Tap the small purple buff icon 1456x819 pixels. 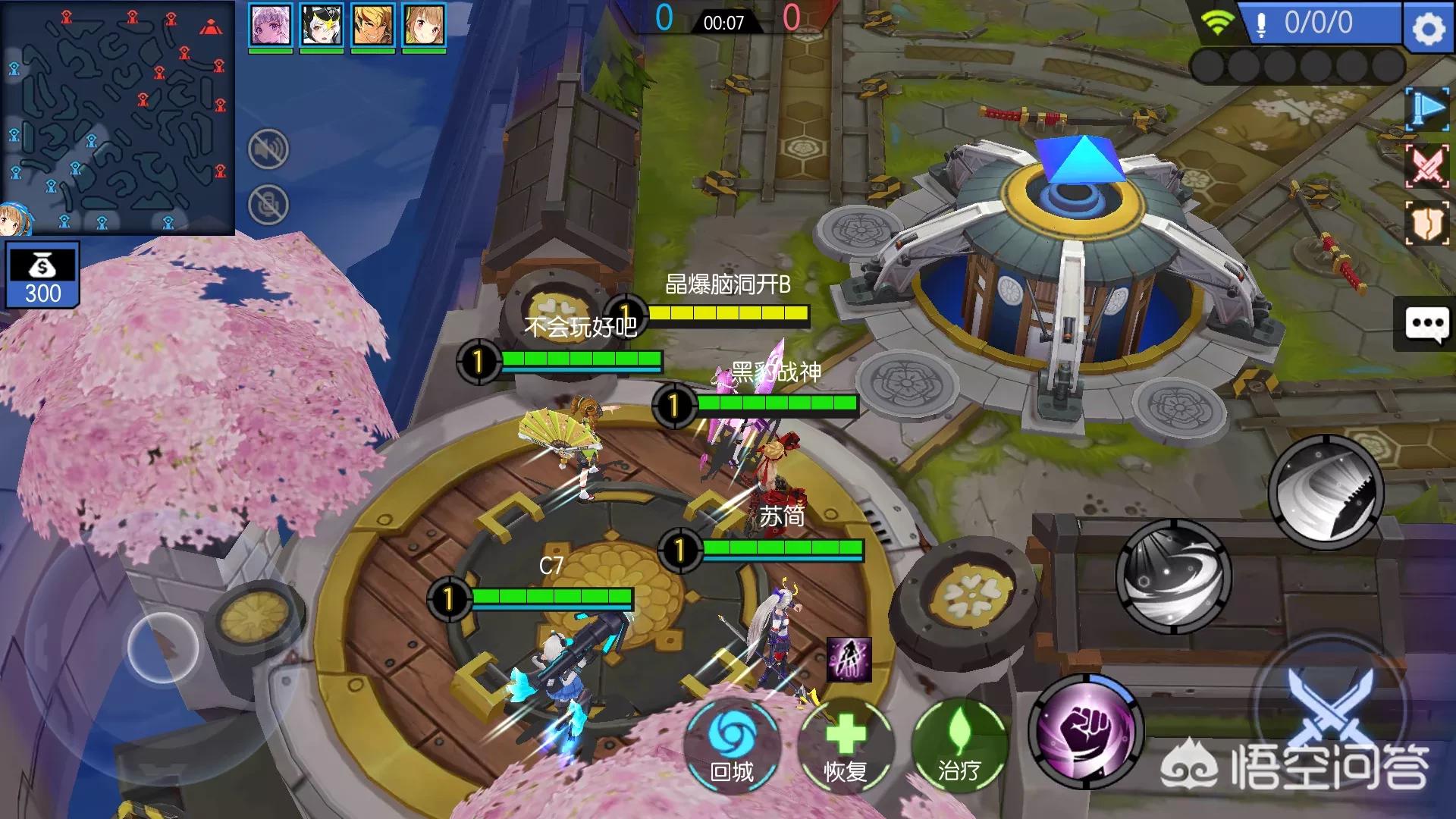[849, 659]
